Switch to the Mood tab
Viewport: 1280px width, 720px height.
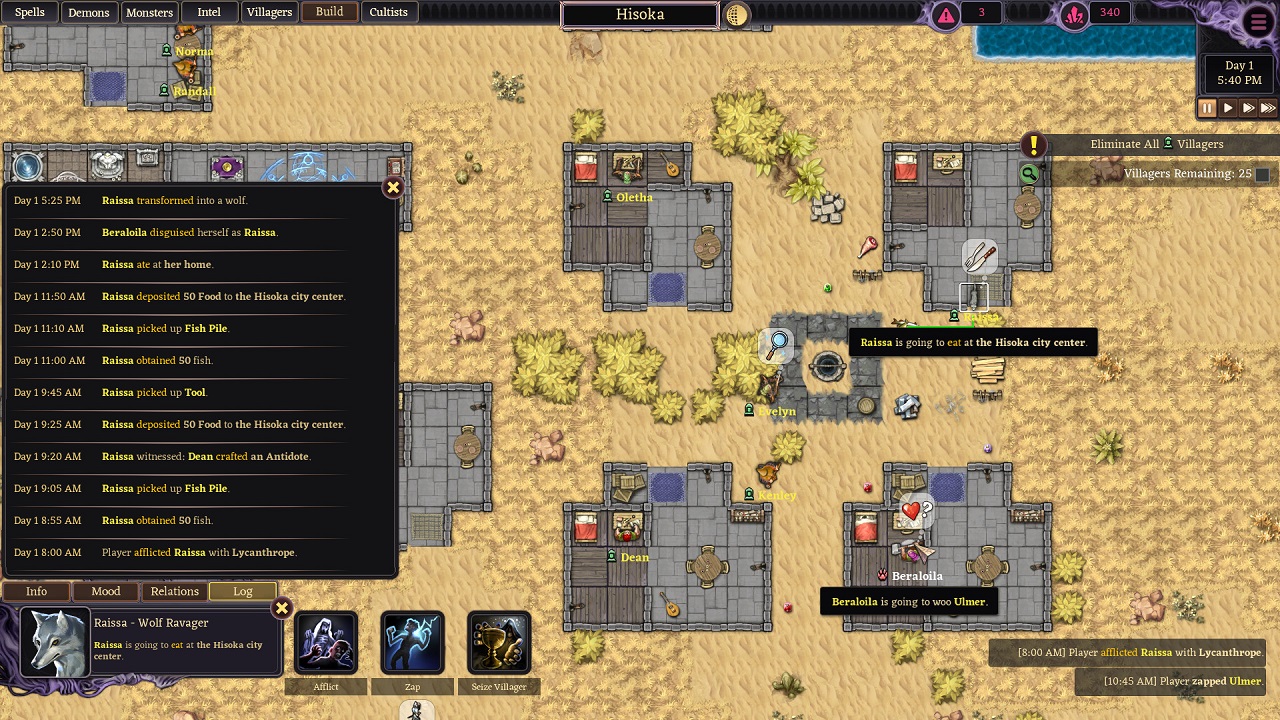pos(106,591)
